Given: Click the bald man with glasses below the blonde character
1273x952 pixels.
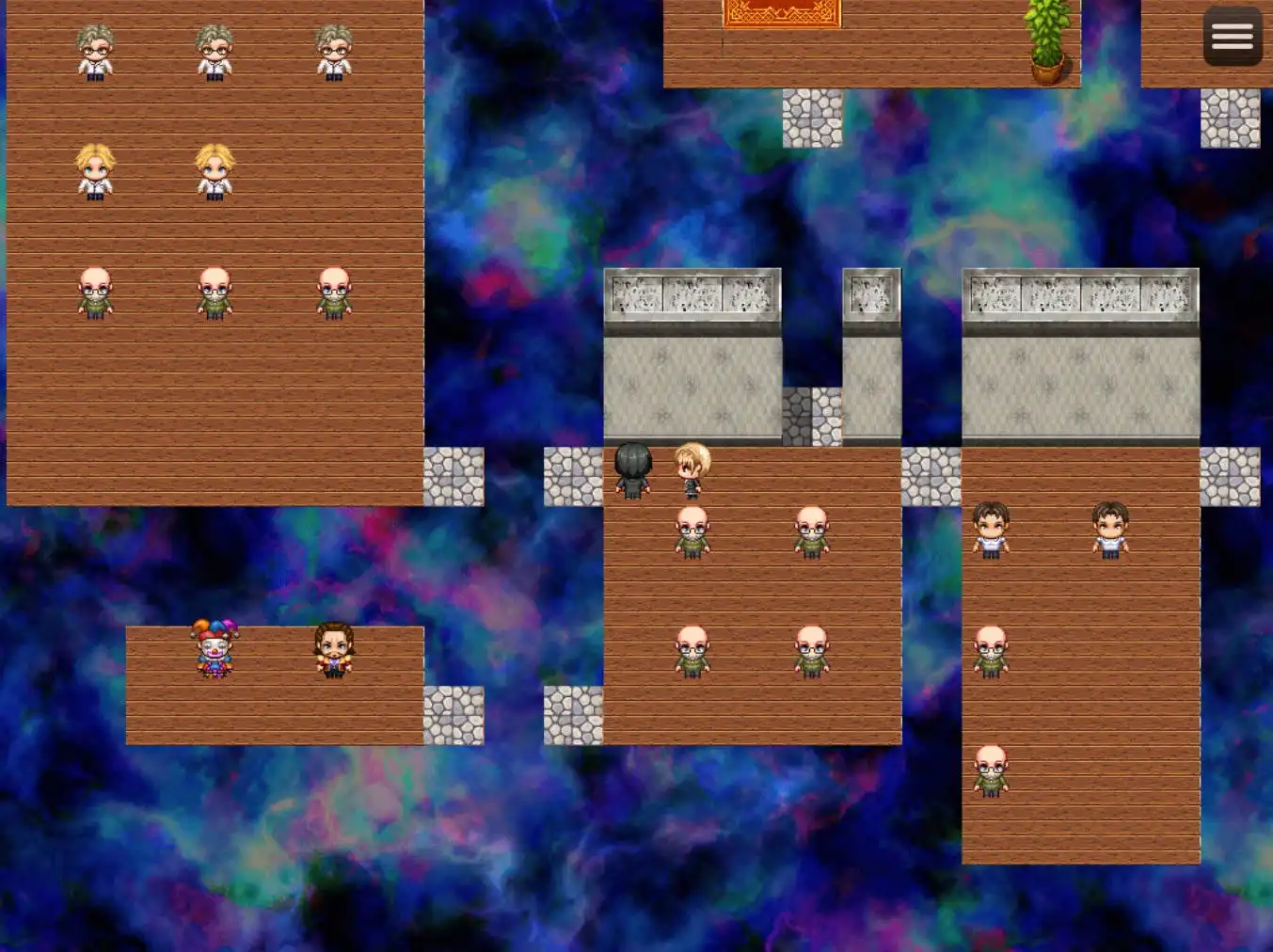Looking at the screenshot, I should 692,532.
